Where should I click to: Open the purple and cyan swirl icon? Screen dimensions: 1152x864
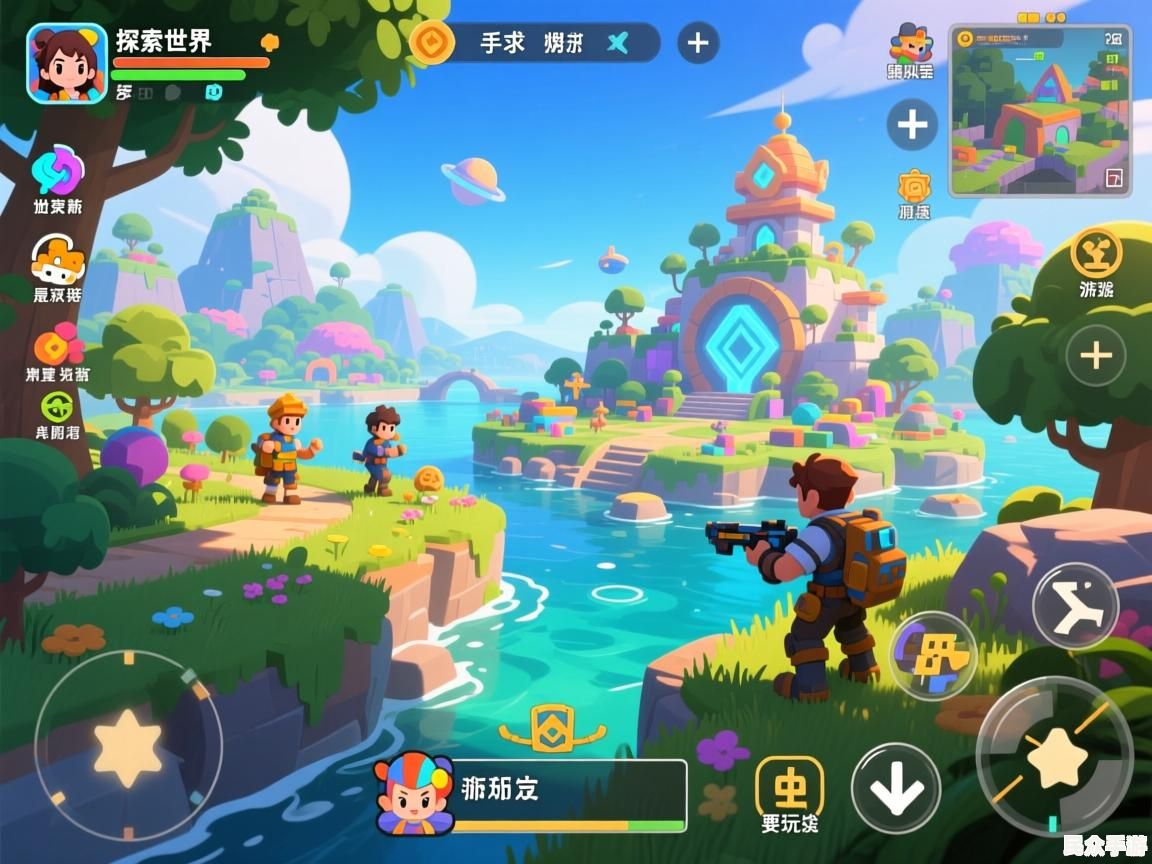tap(58, 172)
